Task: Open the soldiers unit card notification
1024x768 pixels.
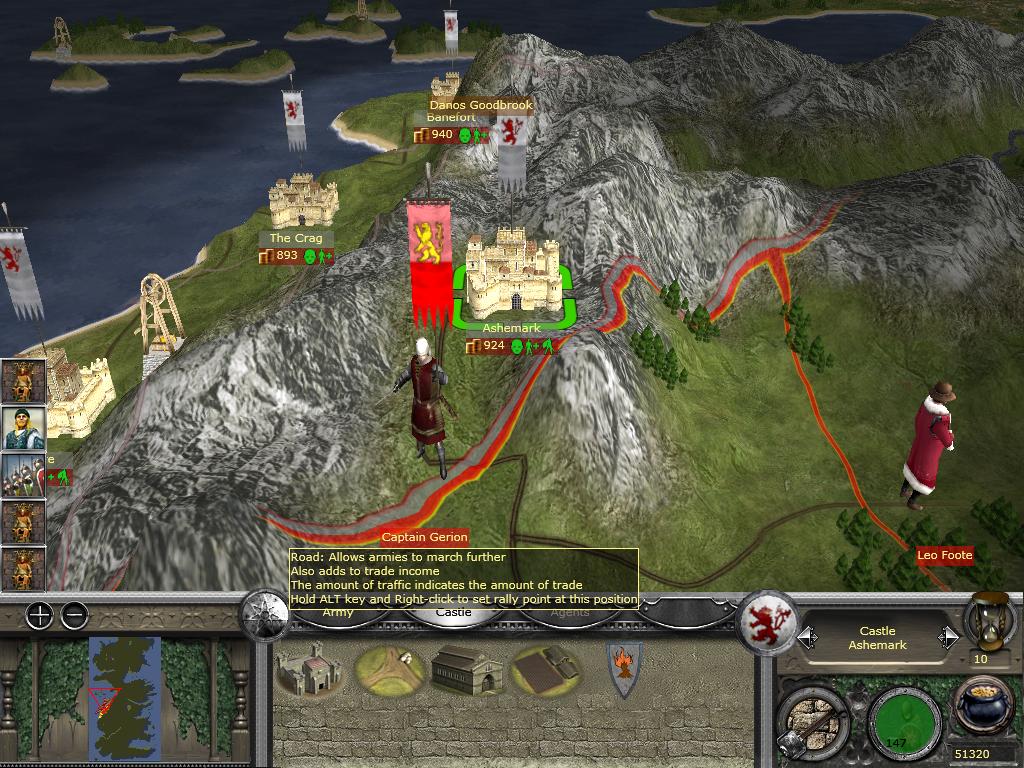Action: (x=21, y=475)
